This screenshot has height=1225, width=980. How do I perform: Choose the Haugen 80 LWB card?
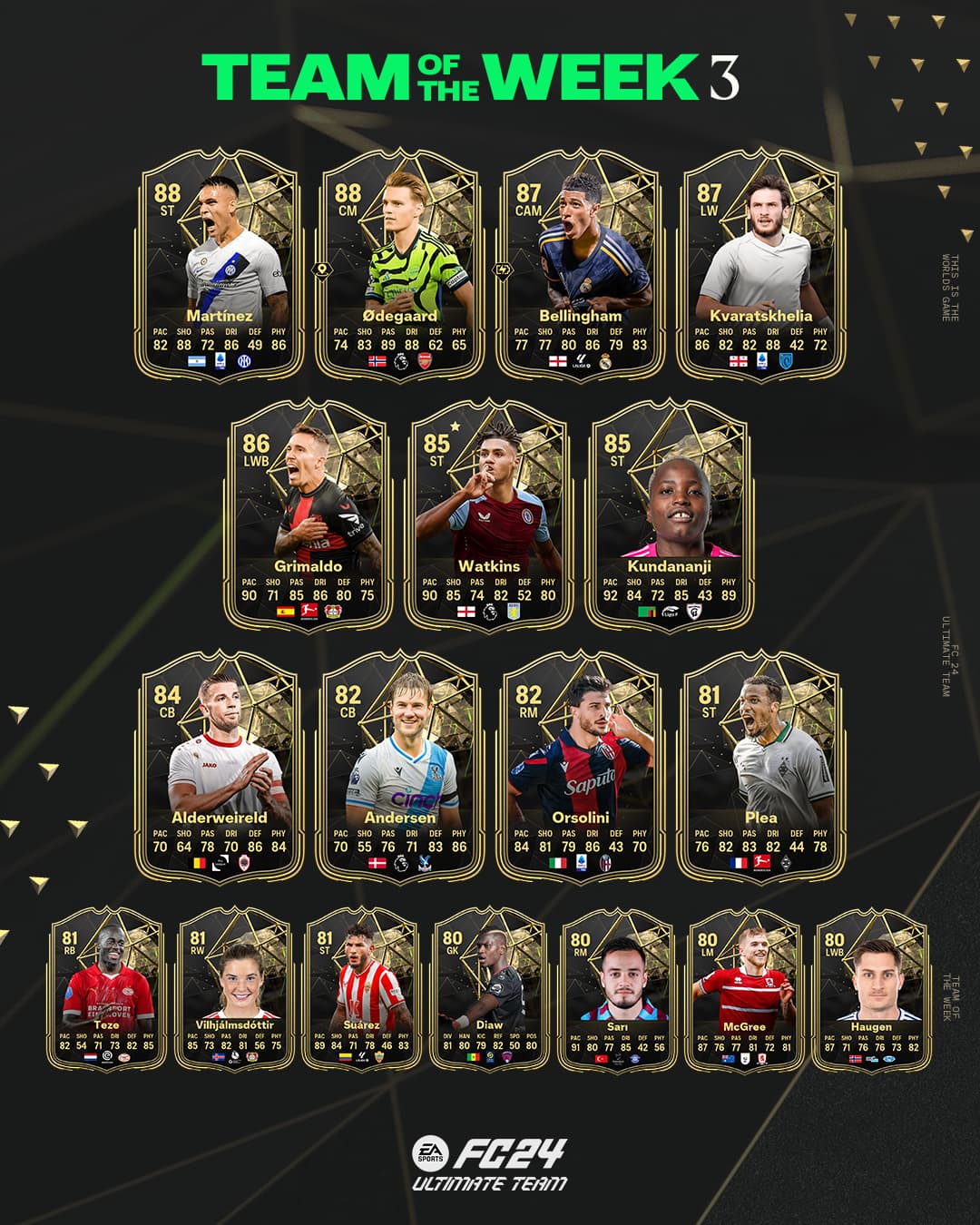pyautogui.click(x=871, y=991)
